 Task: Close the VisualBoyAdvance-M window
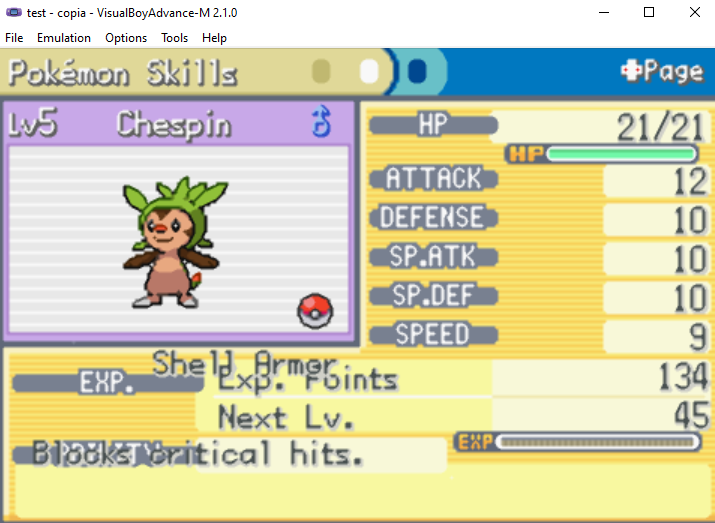694,13
